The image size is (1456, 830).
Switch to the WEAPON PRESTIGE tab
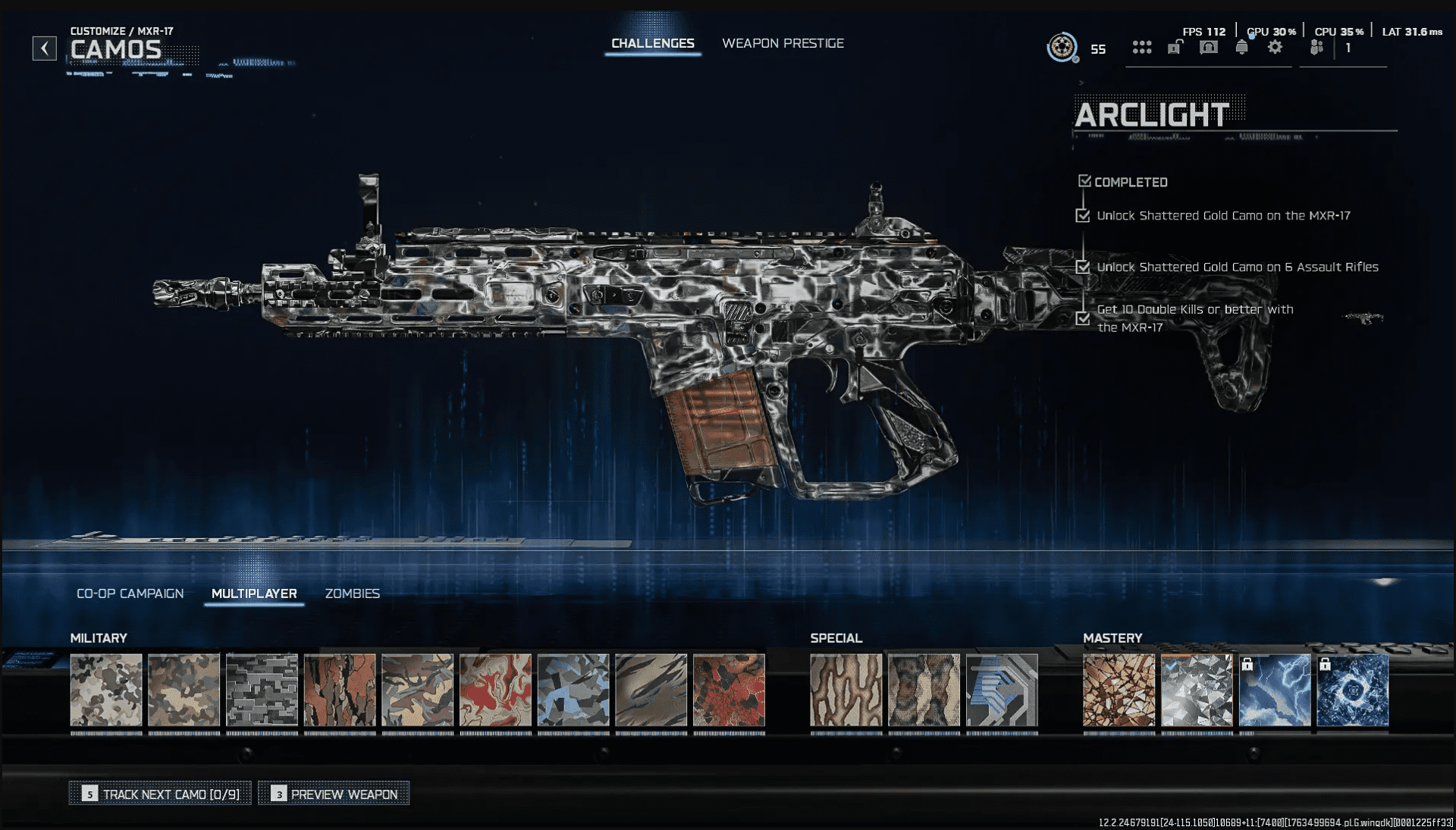point(783,43)
